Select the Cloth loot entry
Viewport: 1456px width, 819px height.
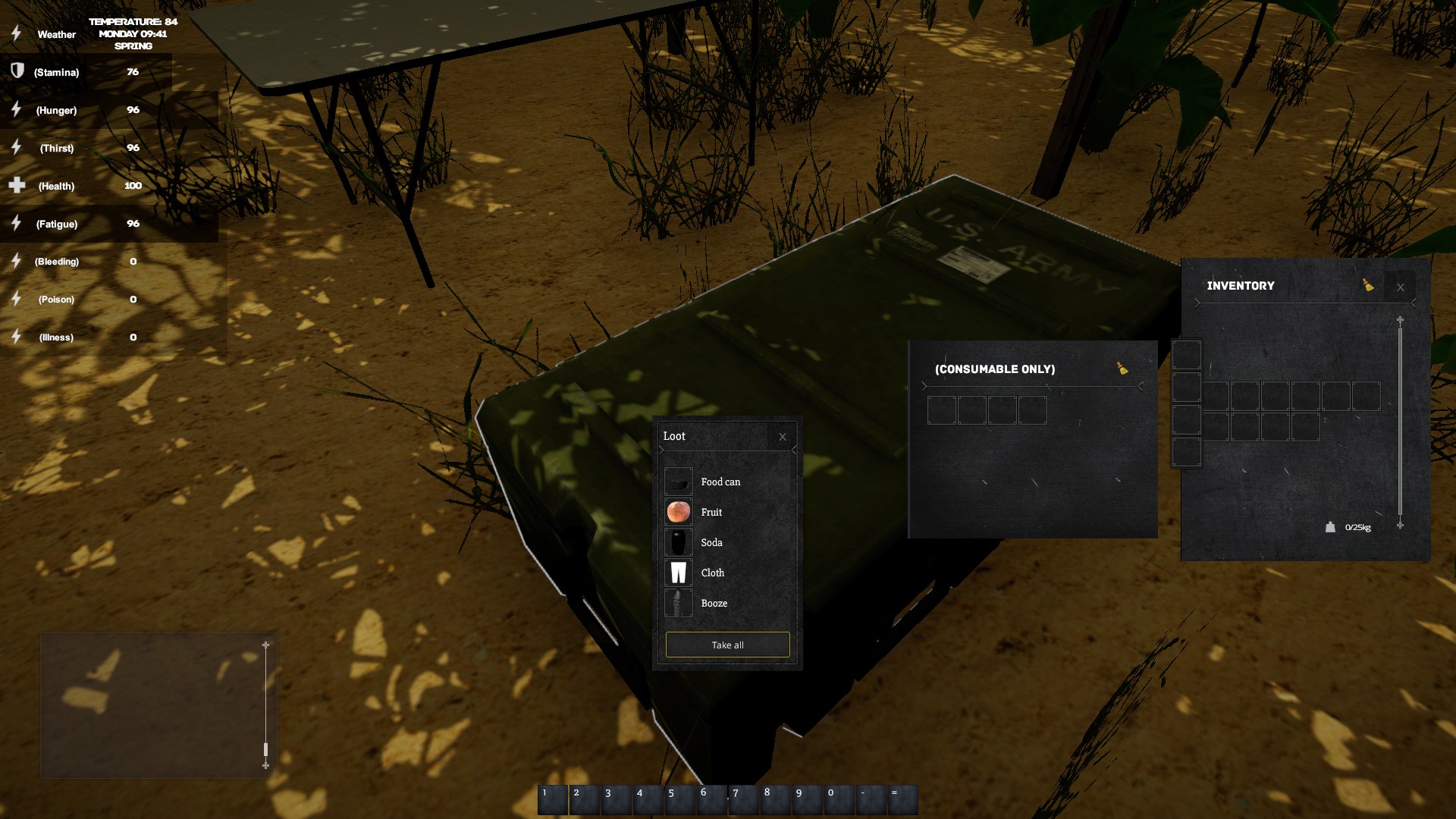pos(711,573)
